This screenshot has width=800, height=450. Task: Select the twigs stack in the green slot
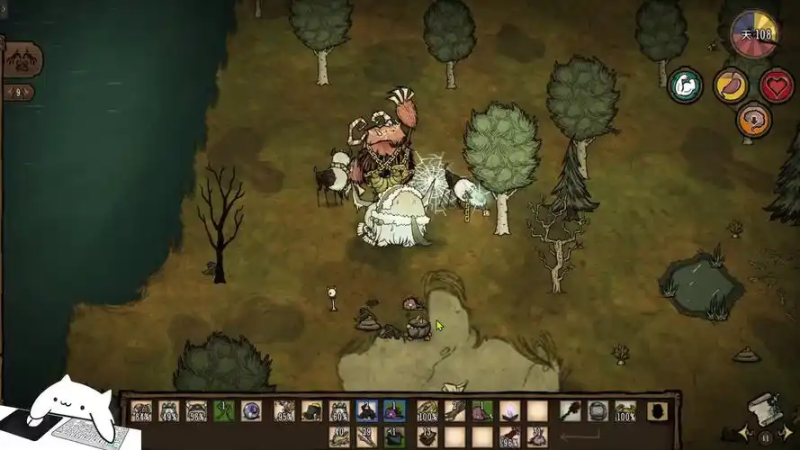point(224,410)
